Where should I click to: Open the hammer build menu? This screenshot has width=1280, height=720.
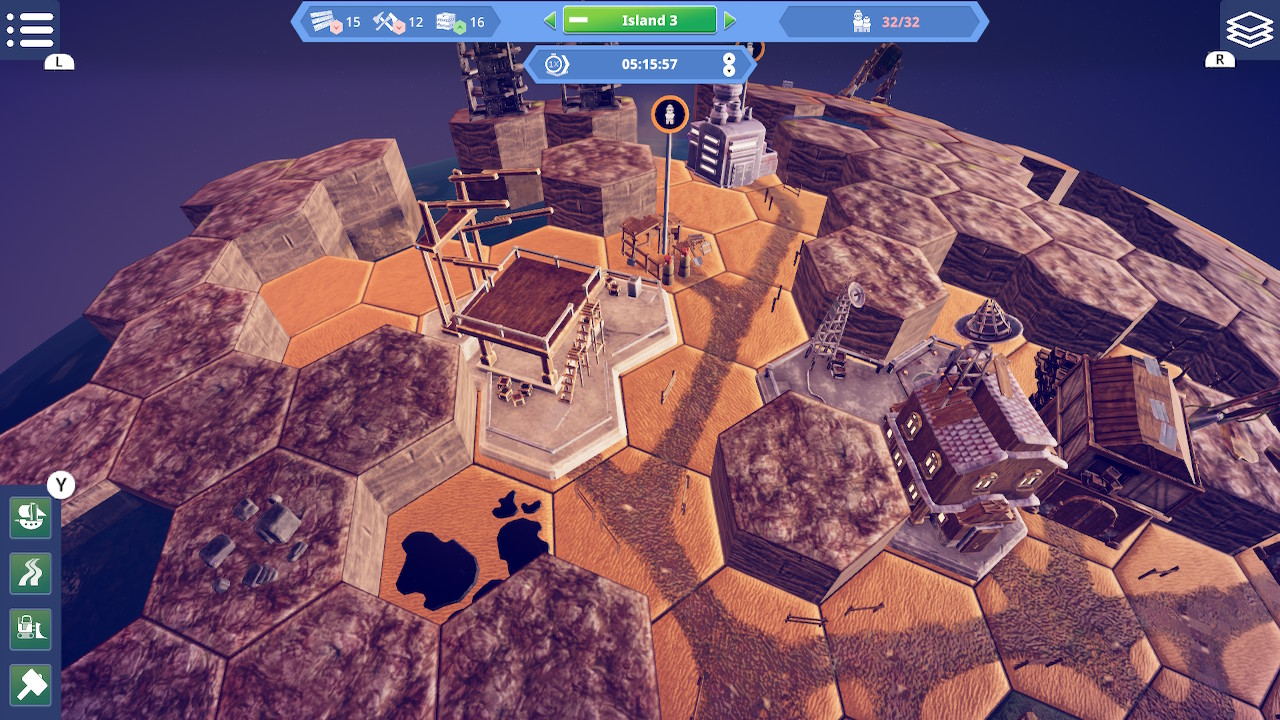[31, 685]
